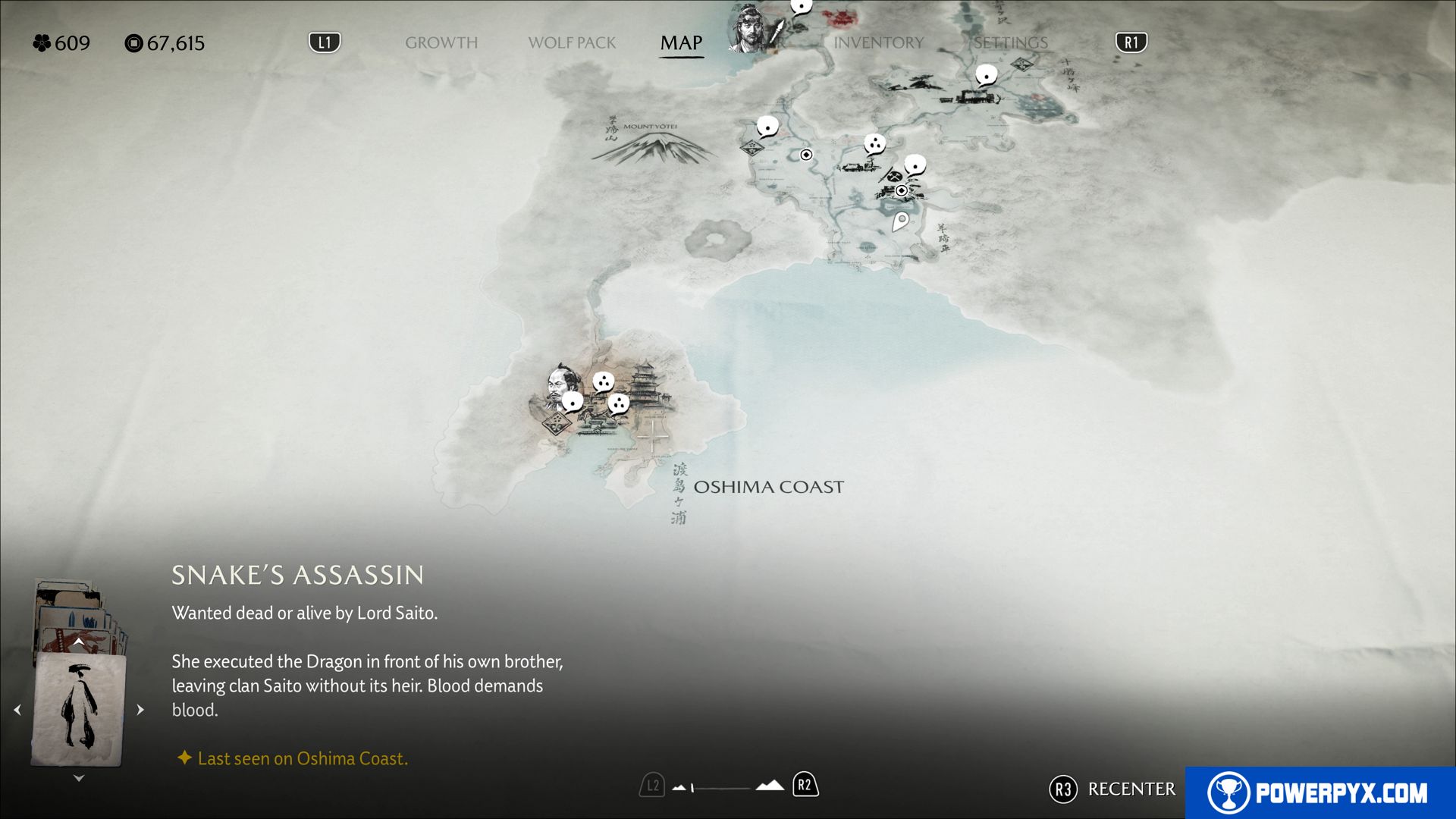This screenshot has width=1456, height=819.
Task: Select the player portrait marker at top
Action: 751,30
